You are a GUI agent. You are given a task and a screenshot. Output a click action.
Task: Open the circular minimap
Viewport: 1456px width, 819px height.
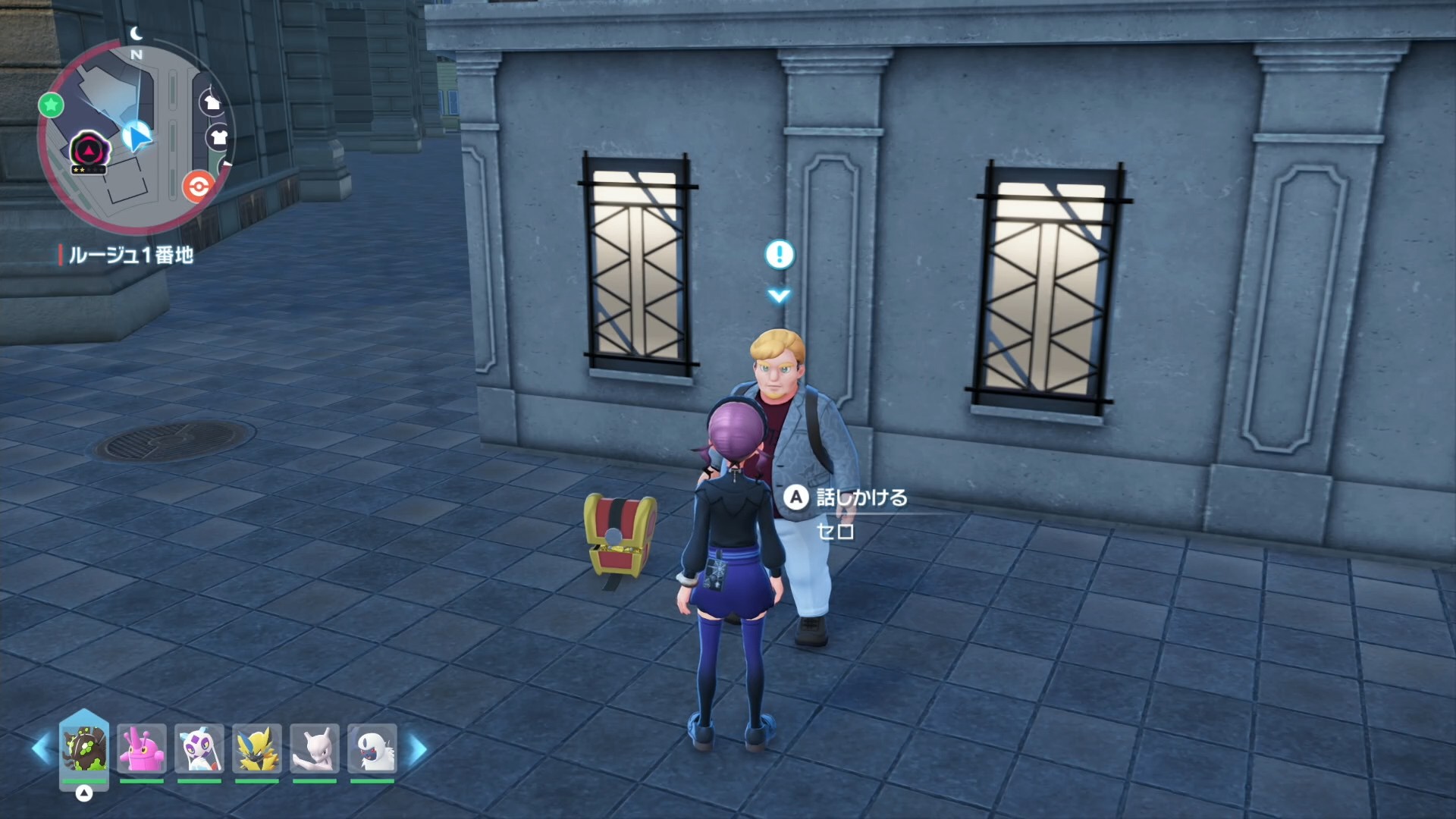(x=136, y=140)
